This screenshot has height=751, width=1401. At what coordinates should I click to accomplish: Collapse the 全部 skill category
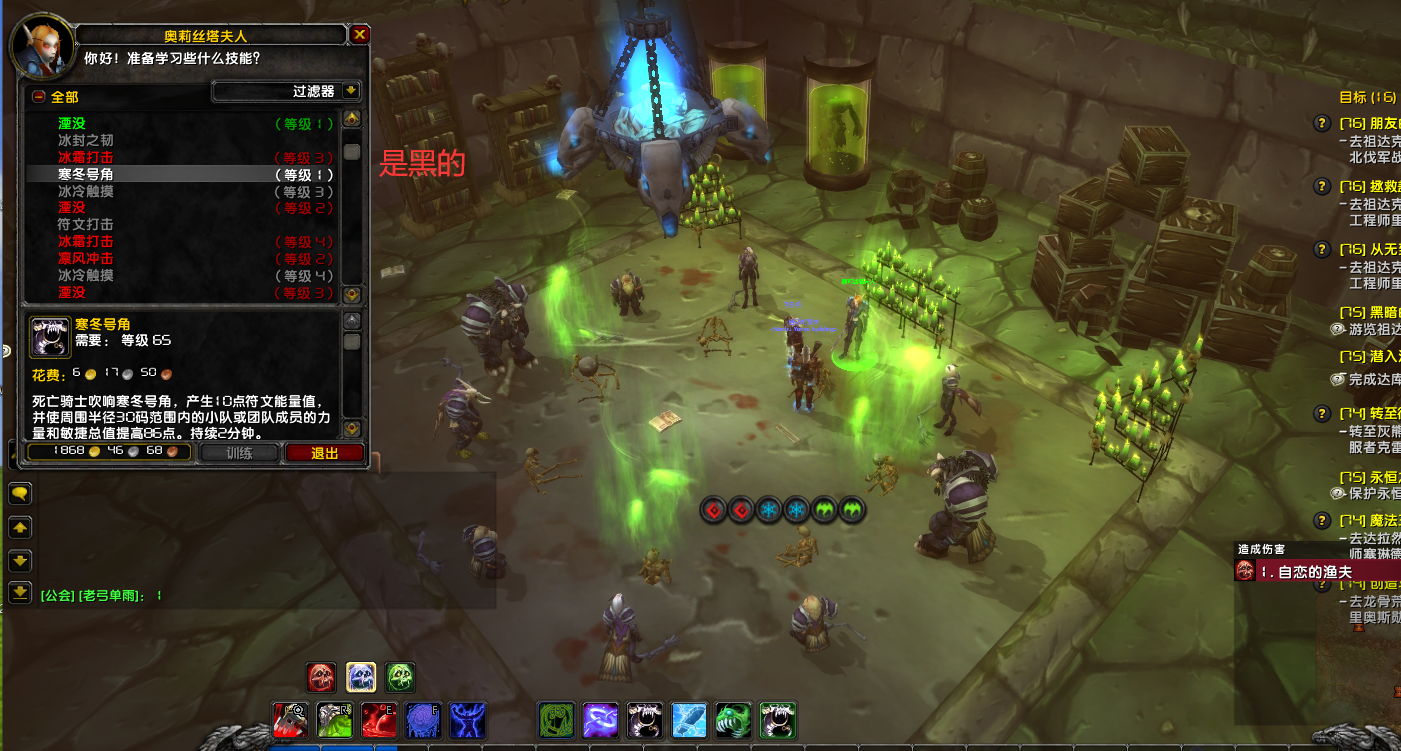click(x=38, y=97)
